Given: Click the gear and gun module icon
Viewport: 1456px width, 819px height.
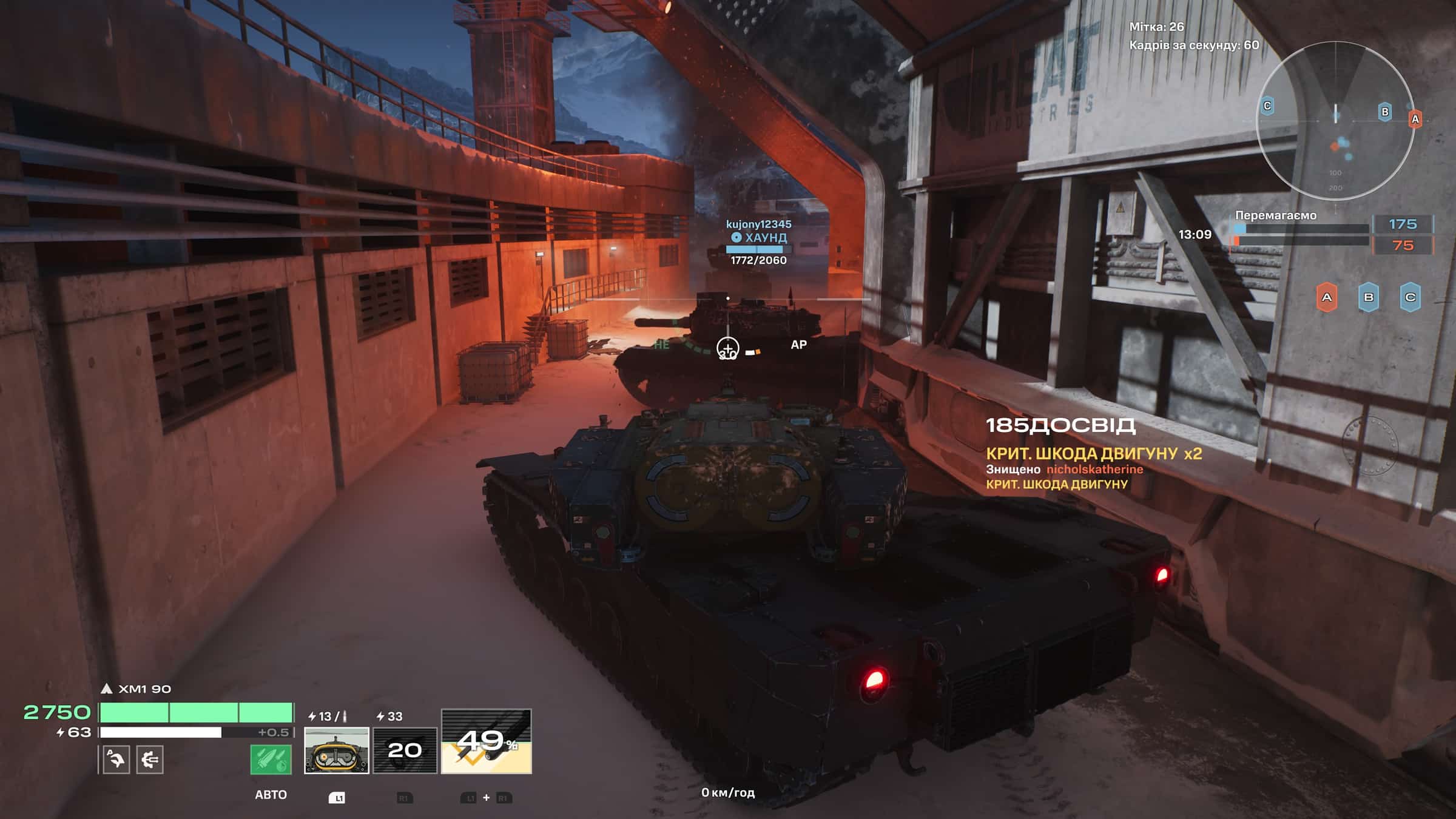Looking at the screenshot, I should [149, 760].
